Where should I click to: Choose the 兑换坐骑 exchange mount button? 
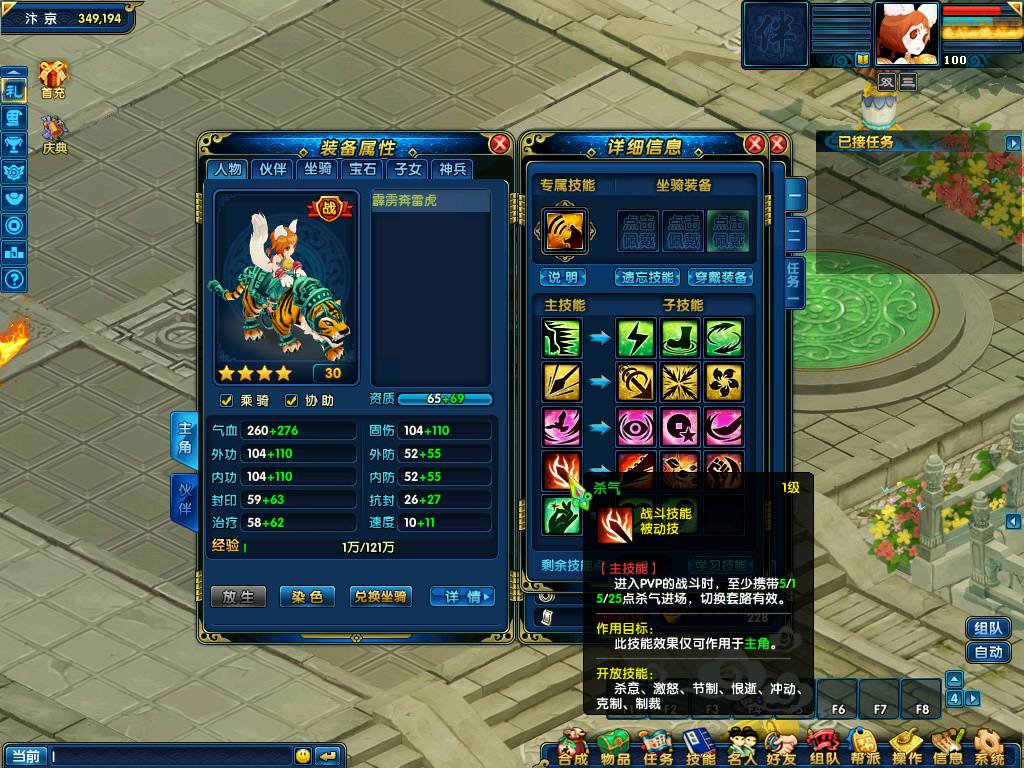tap(380, 596)
